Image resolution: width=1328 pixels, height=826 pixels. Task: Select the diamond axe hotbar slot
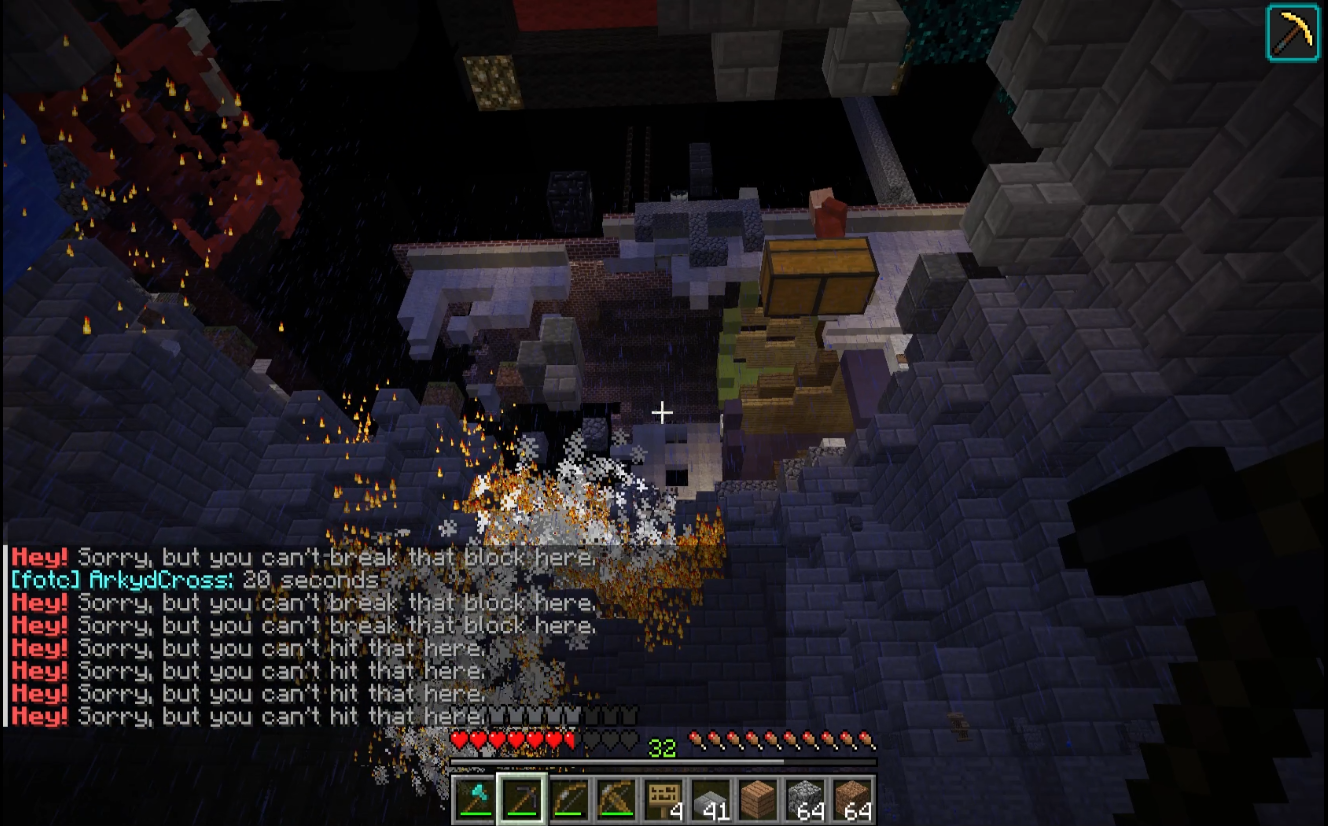click(476, 800)
